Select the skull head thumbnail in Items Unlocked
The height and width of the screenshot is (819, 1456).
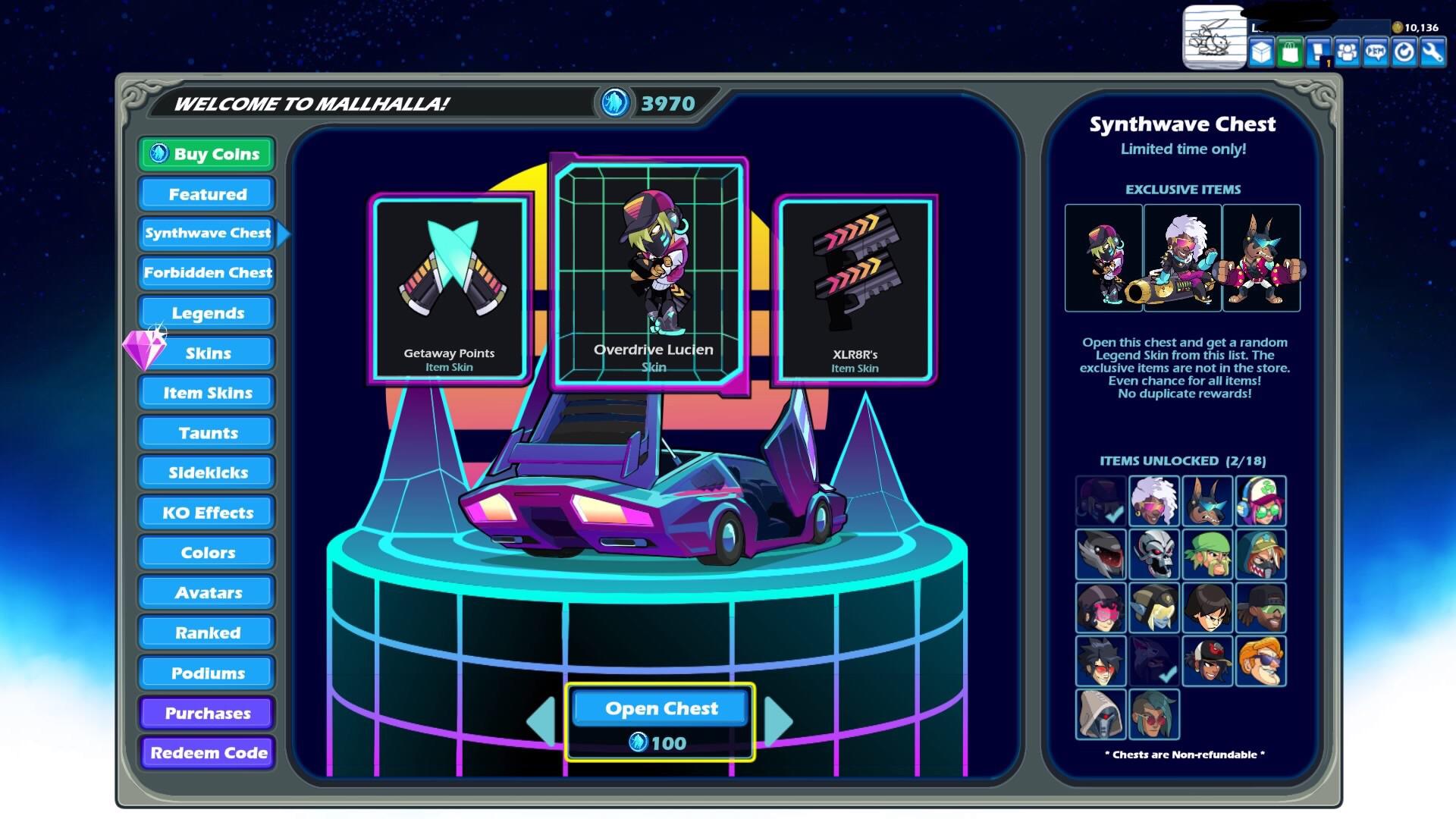[1154, 554]
